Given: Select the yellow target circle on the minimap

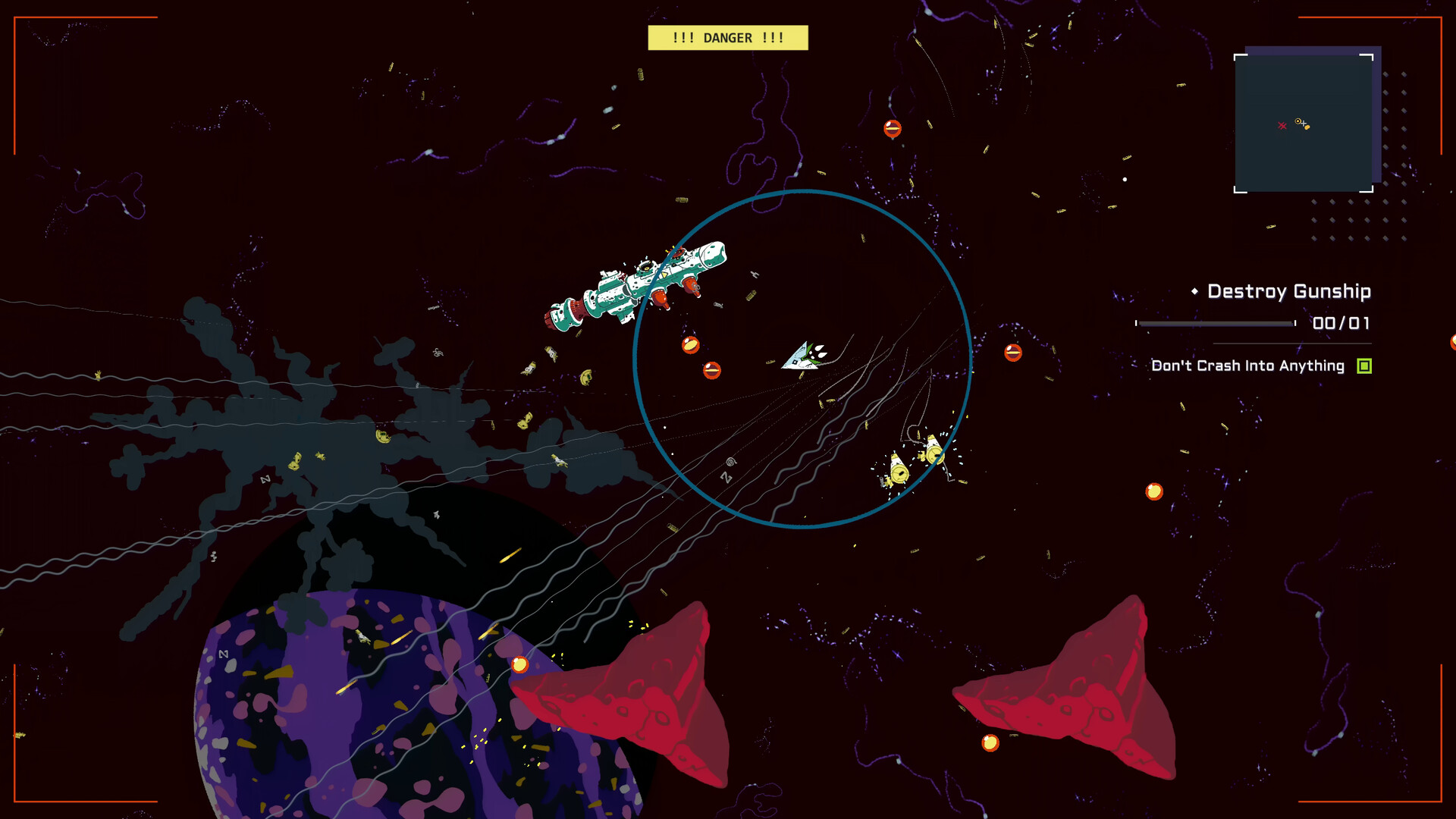Looking at the screenshot, I should coord(1298,121).
